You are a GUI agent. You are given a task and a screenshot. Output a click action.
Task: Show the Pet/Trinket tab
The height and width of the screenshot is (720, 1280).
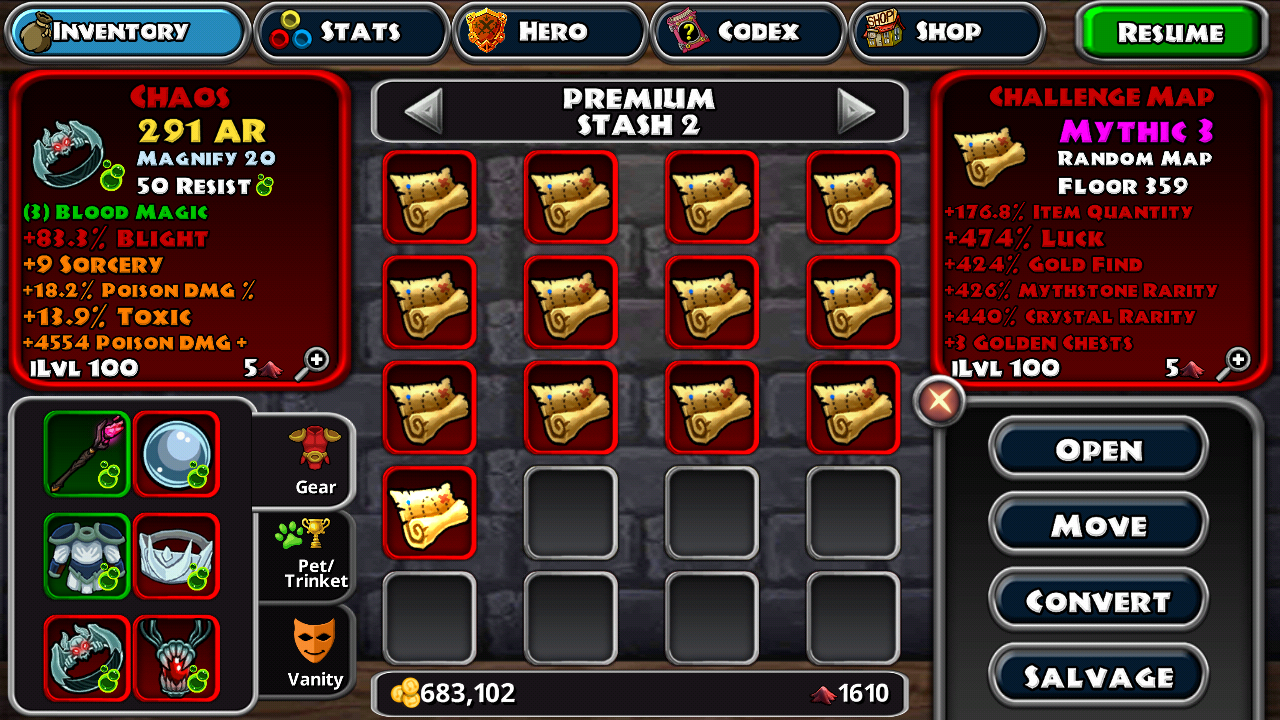coord(313,555)
